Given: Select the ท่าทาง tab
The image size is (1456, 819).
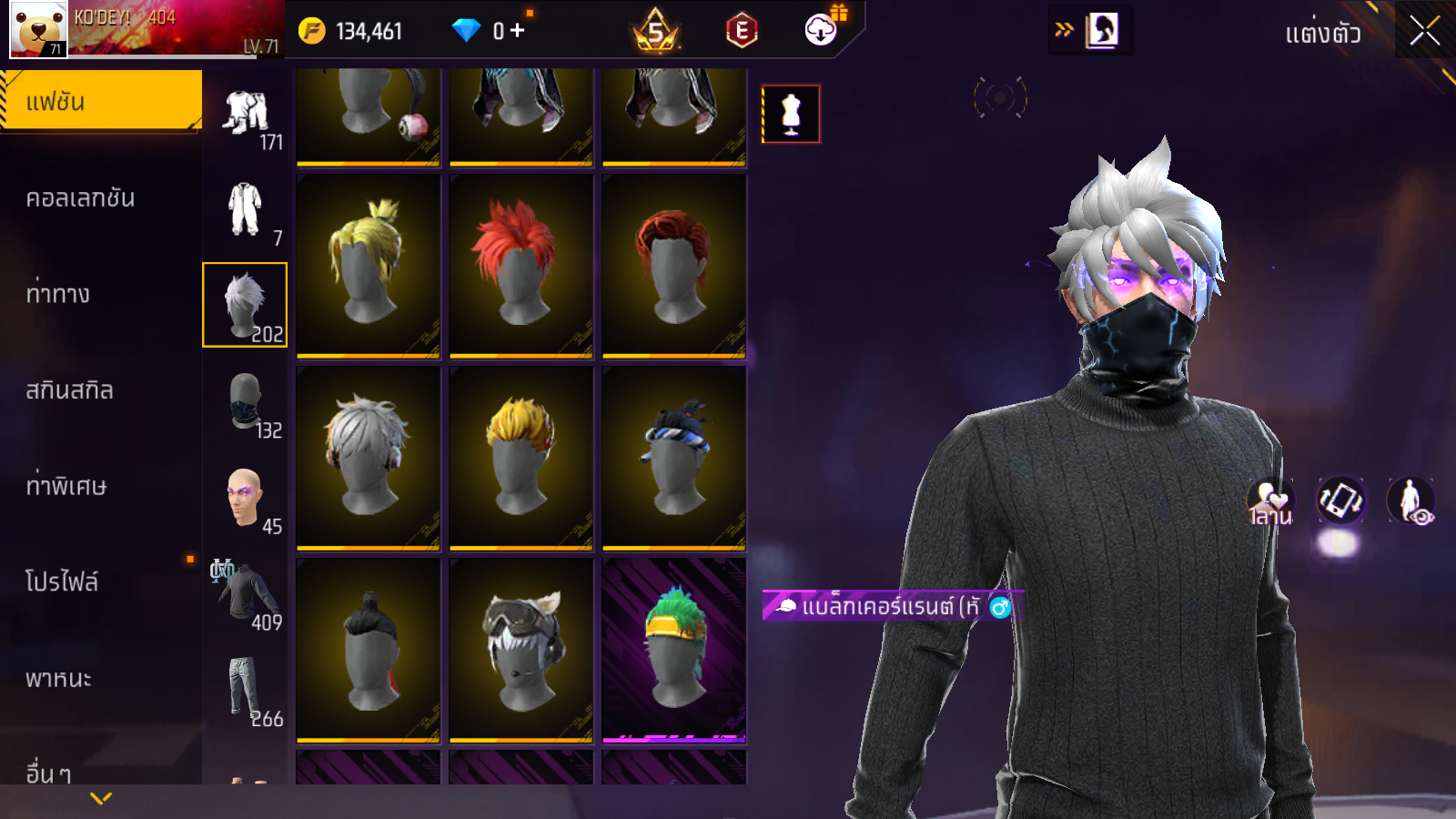Looking at the screenshot, I should pos(59,294).
